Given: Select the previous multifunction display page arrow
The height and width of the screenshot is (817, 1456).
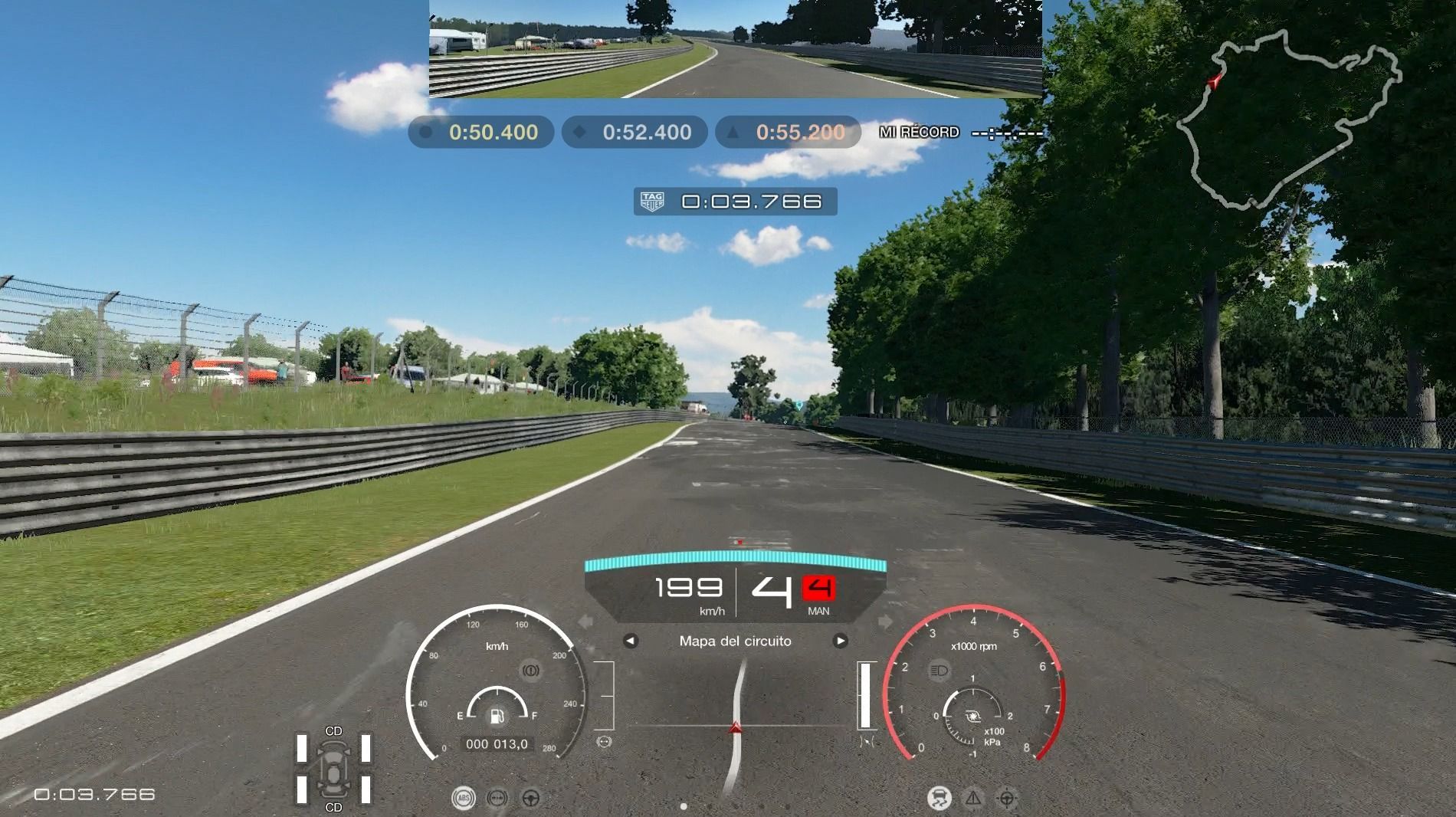Looking at the screenshot, I should coord(630,641).
